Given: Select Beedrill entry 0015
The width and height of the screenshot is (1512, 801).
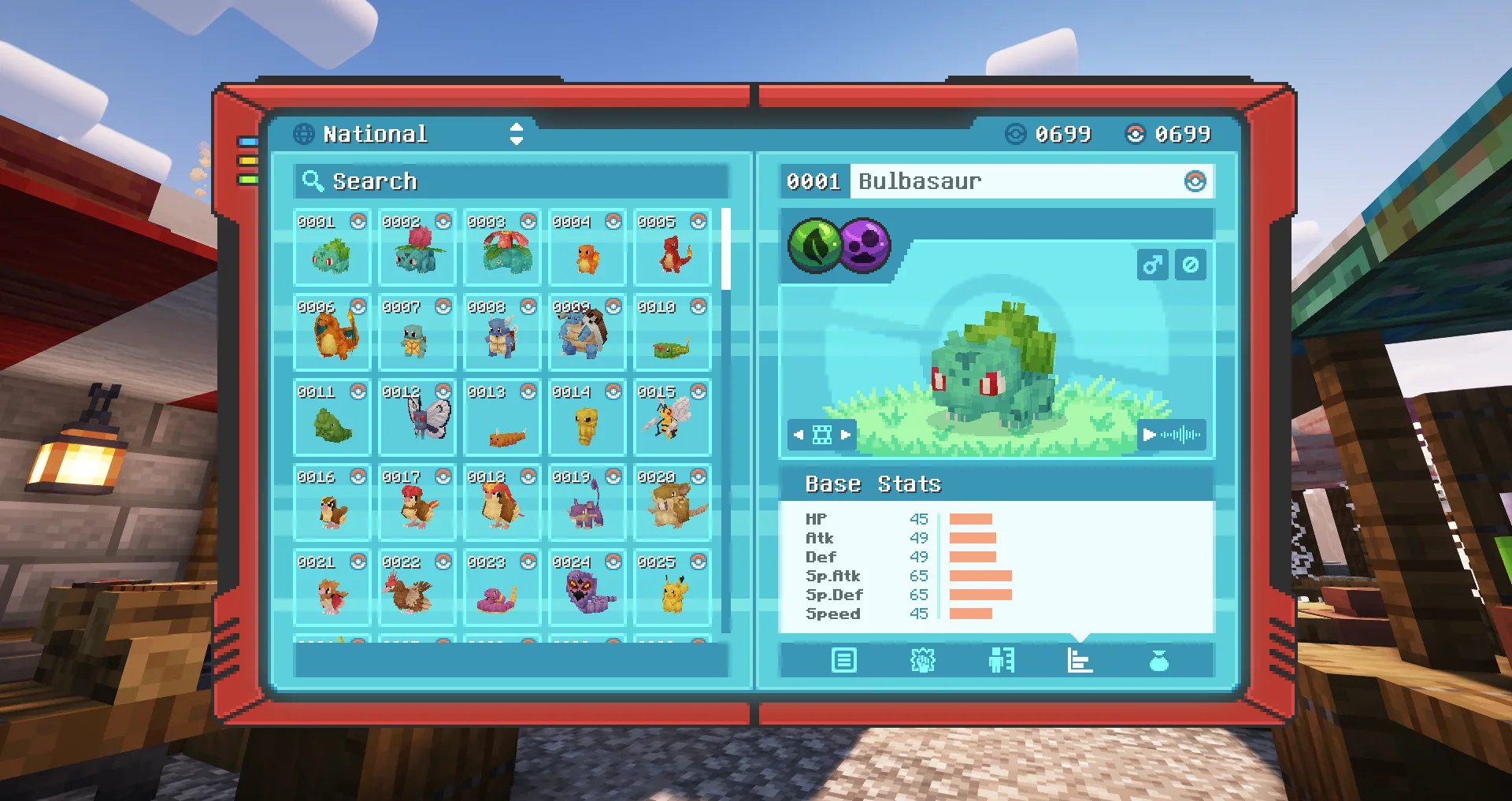Looking at the screenshot, I should [672, 417].
